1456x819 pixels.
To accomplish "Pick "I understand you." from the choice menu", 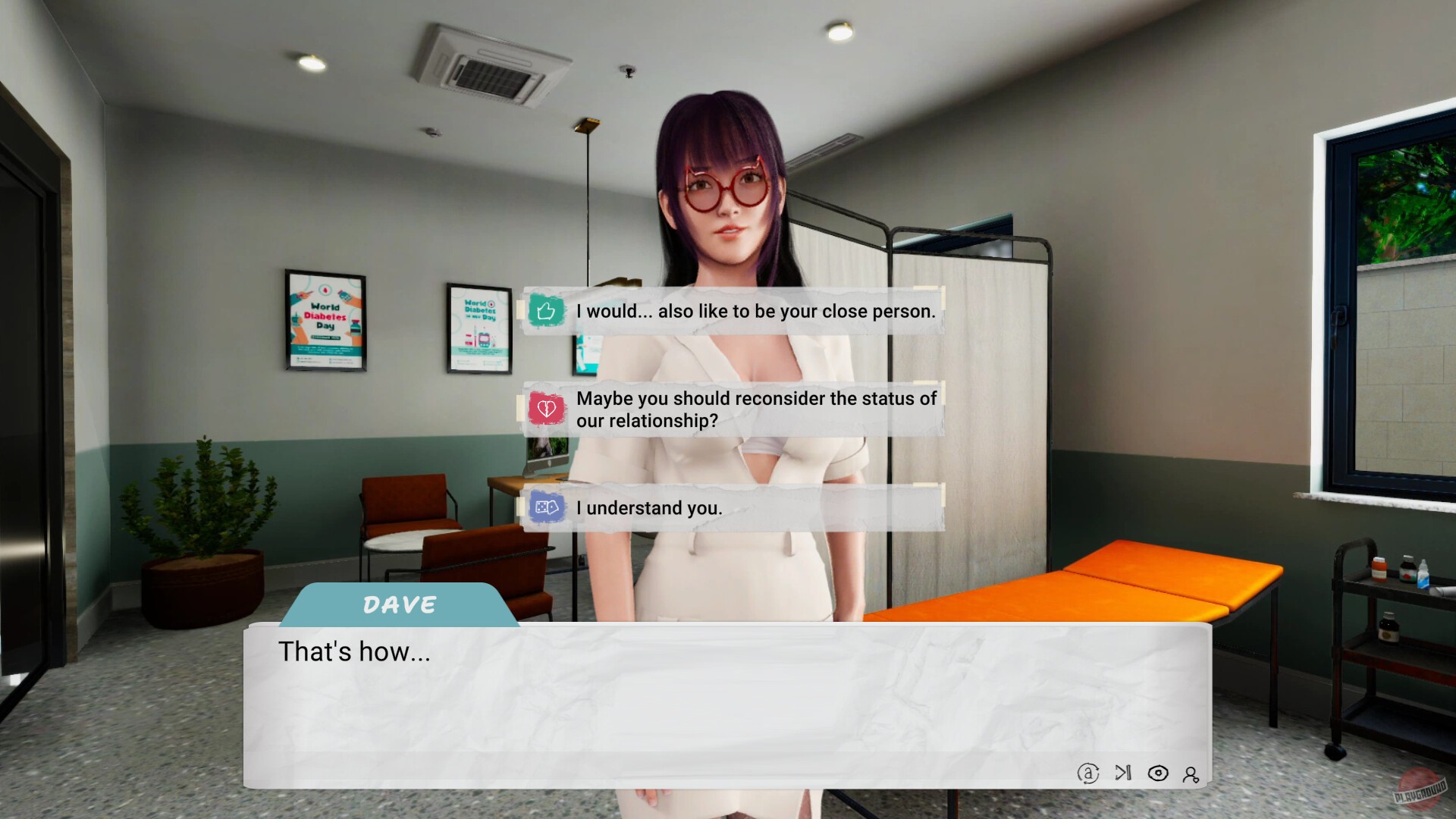I will click(x=650, y=507).
